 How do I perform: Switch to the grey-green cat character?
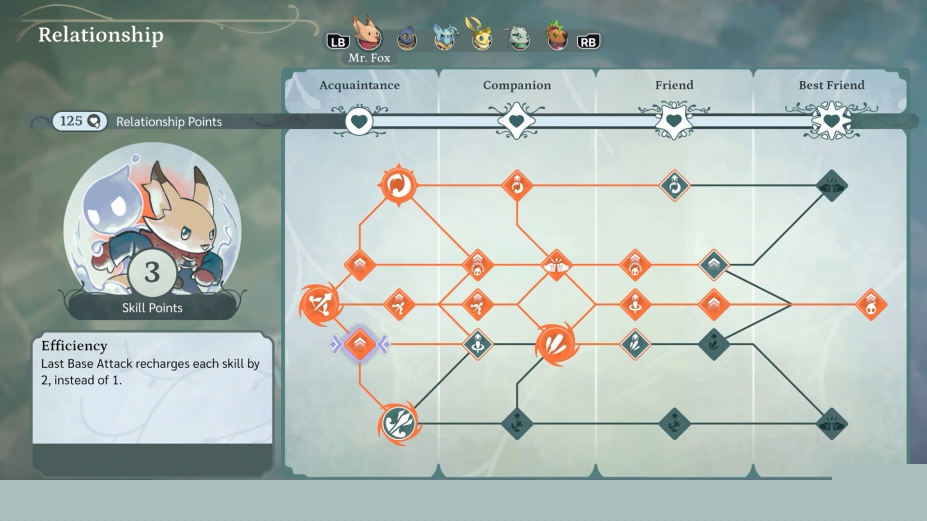518,38
